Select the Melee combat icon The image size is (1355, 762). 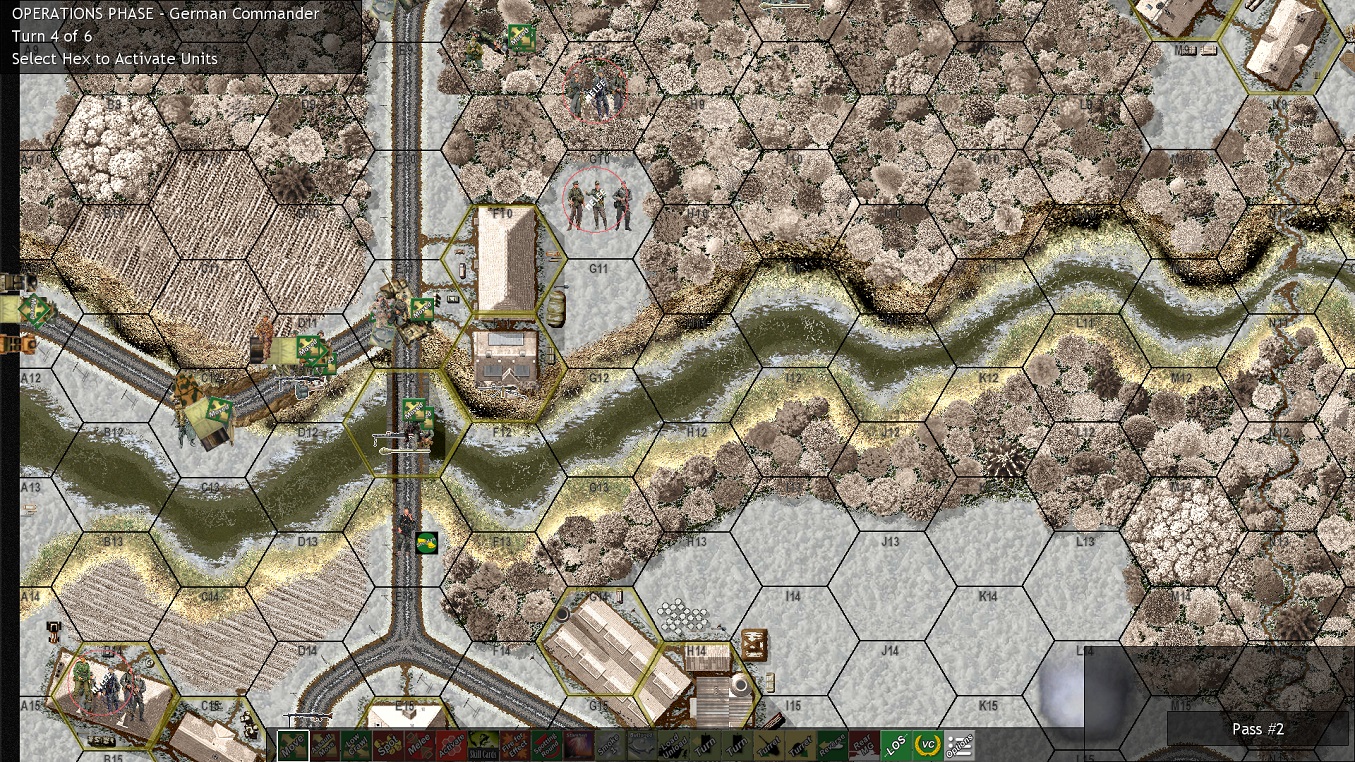(422, 744)
